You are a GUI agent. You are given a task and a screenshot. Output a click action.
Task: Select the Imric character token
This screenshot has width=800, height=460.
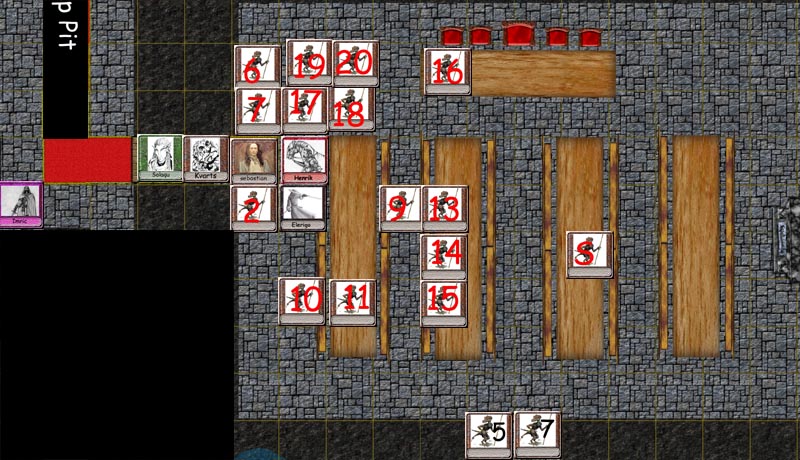coord(21,204)
